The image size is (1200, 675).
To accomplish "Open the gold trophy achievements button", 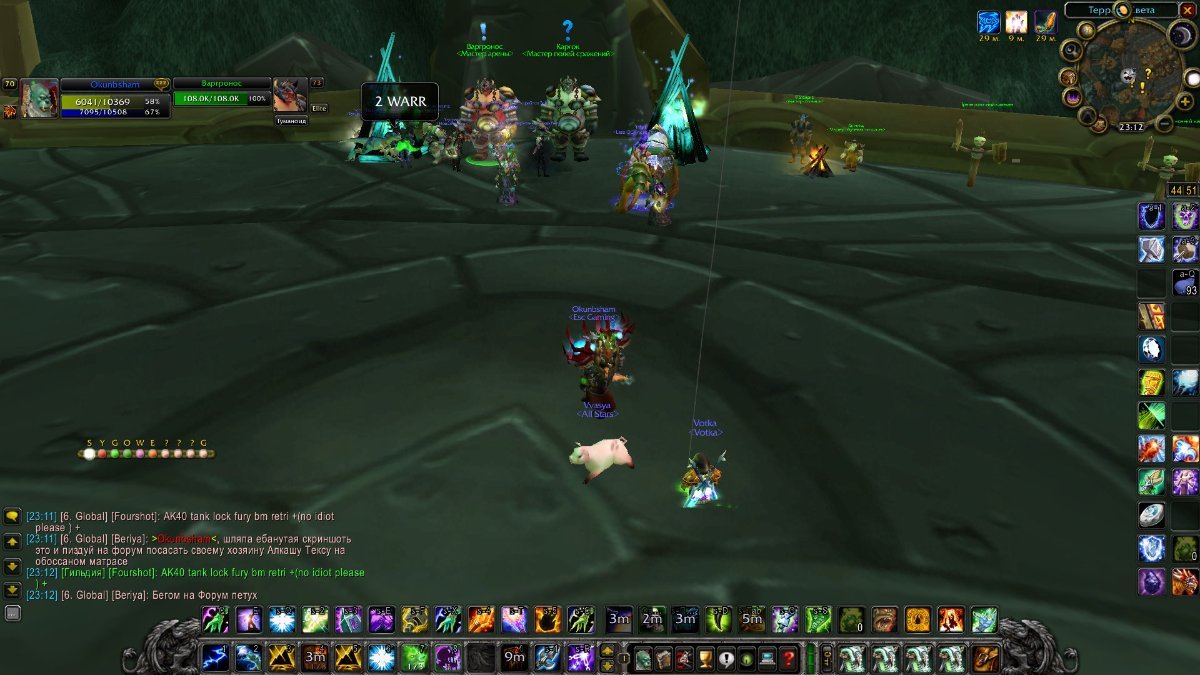I will coord(705,659).
